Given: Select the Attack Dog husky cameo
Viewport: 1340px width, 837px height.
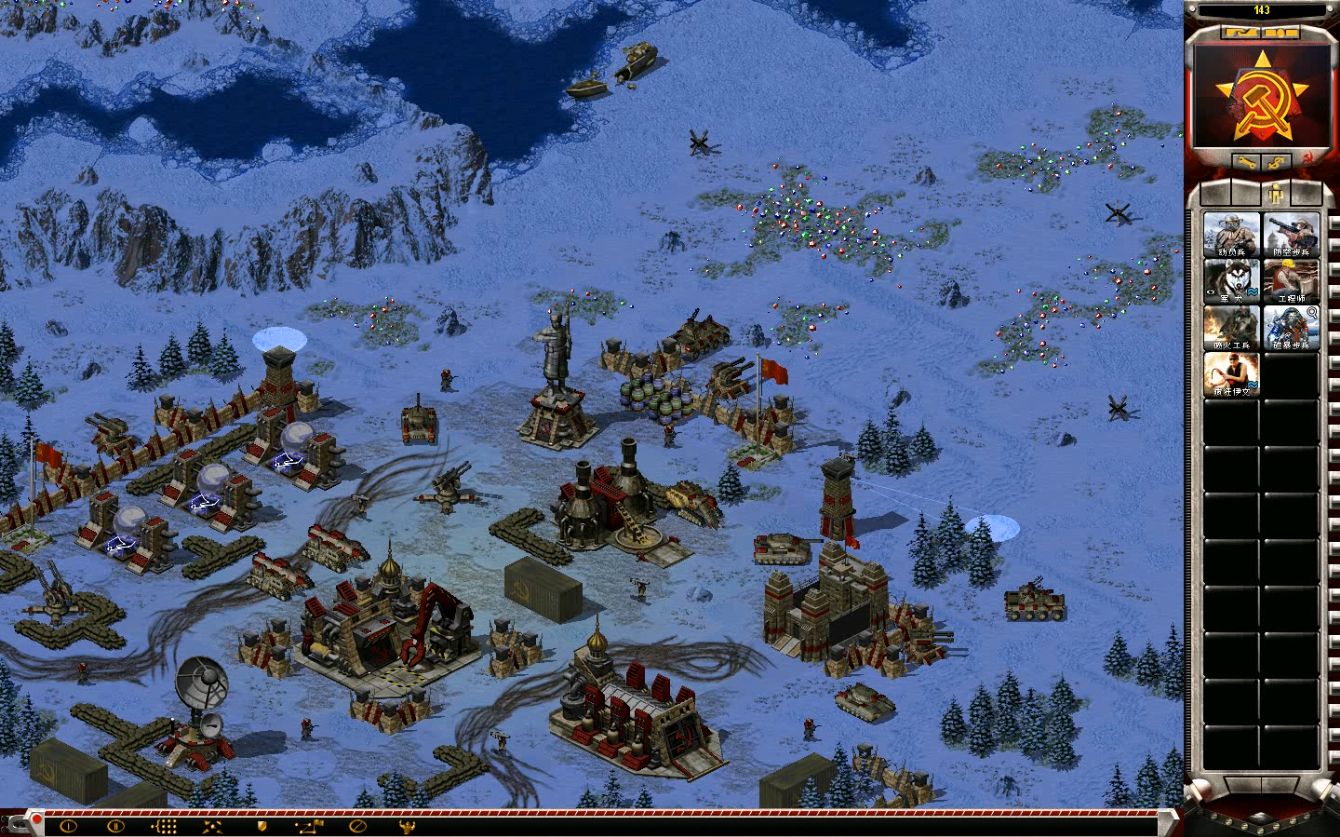Looking at the screenshot, I should [1231, 281].
